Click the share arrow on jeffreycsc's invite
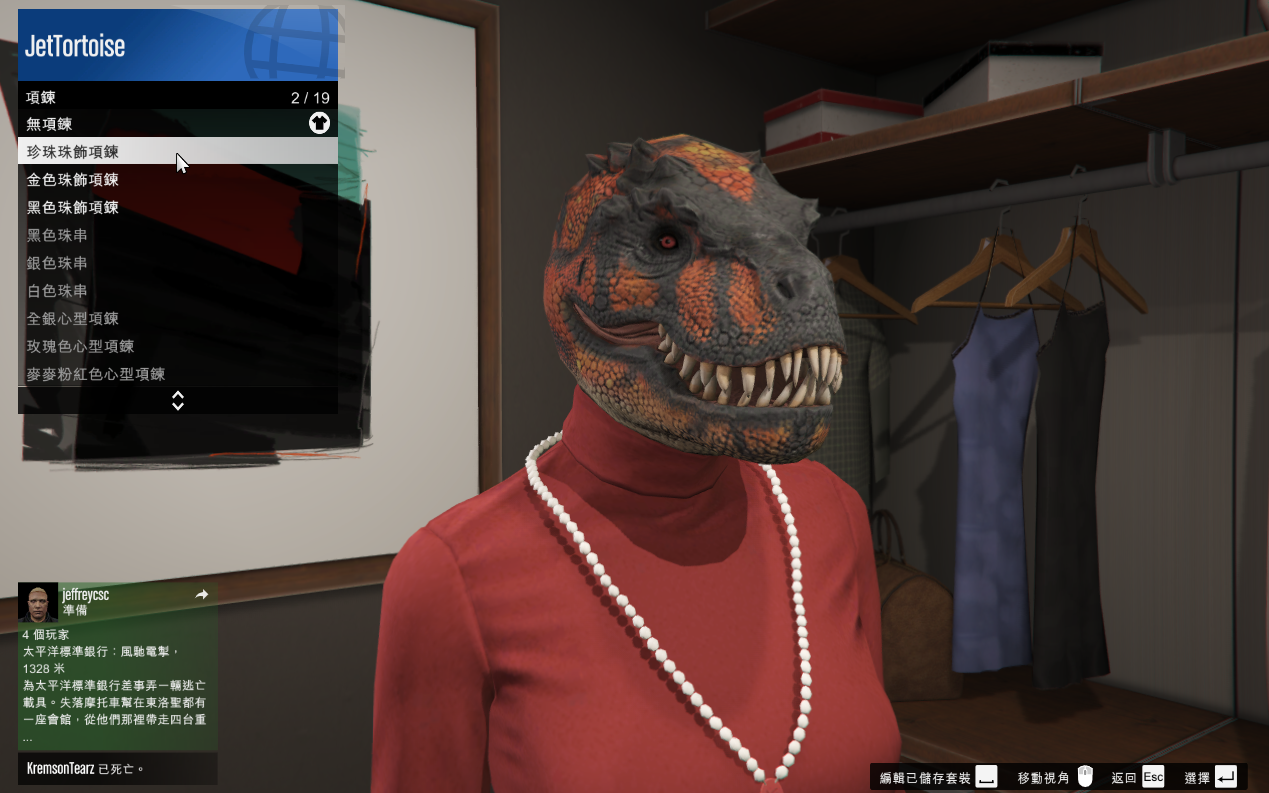 (x=202, y=595)
